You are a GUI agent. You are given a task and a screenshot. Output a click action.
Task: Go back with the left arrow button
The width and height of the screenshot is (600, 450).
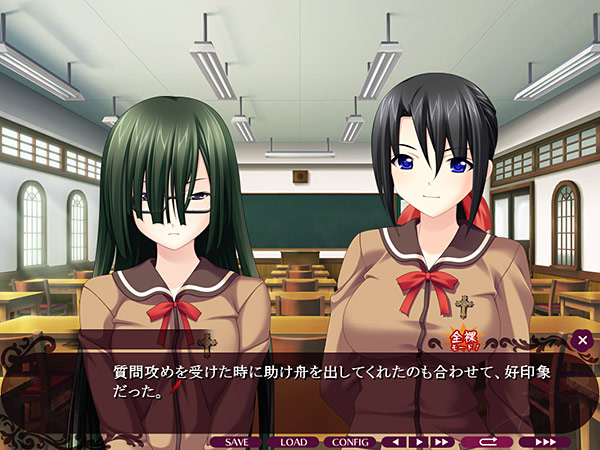[397, 441]
